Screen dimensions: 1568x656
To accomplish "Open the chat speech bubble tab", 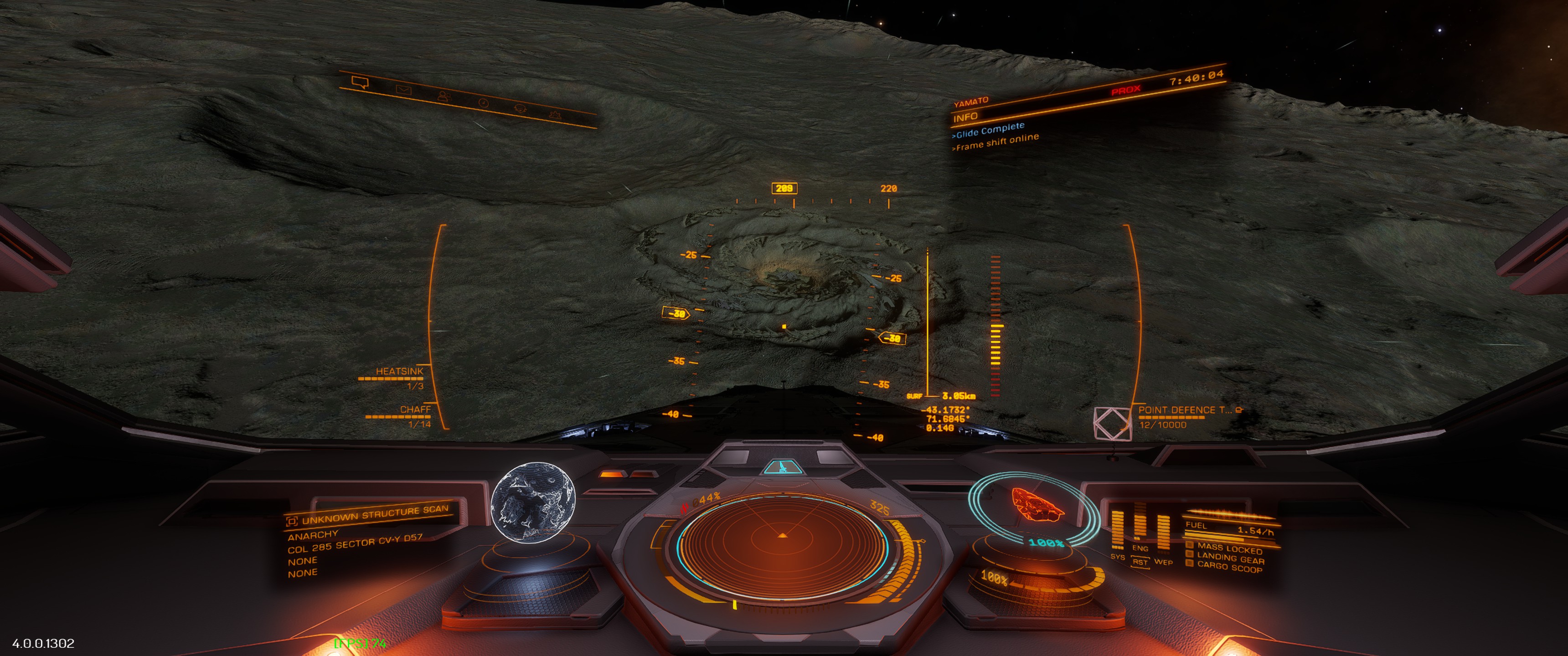I will (361, 83).
